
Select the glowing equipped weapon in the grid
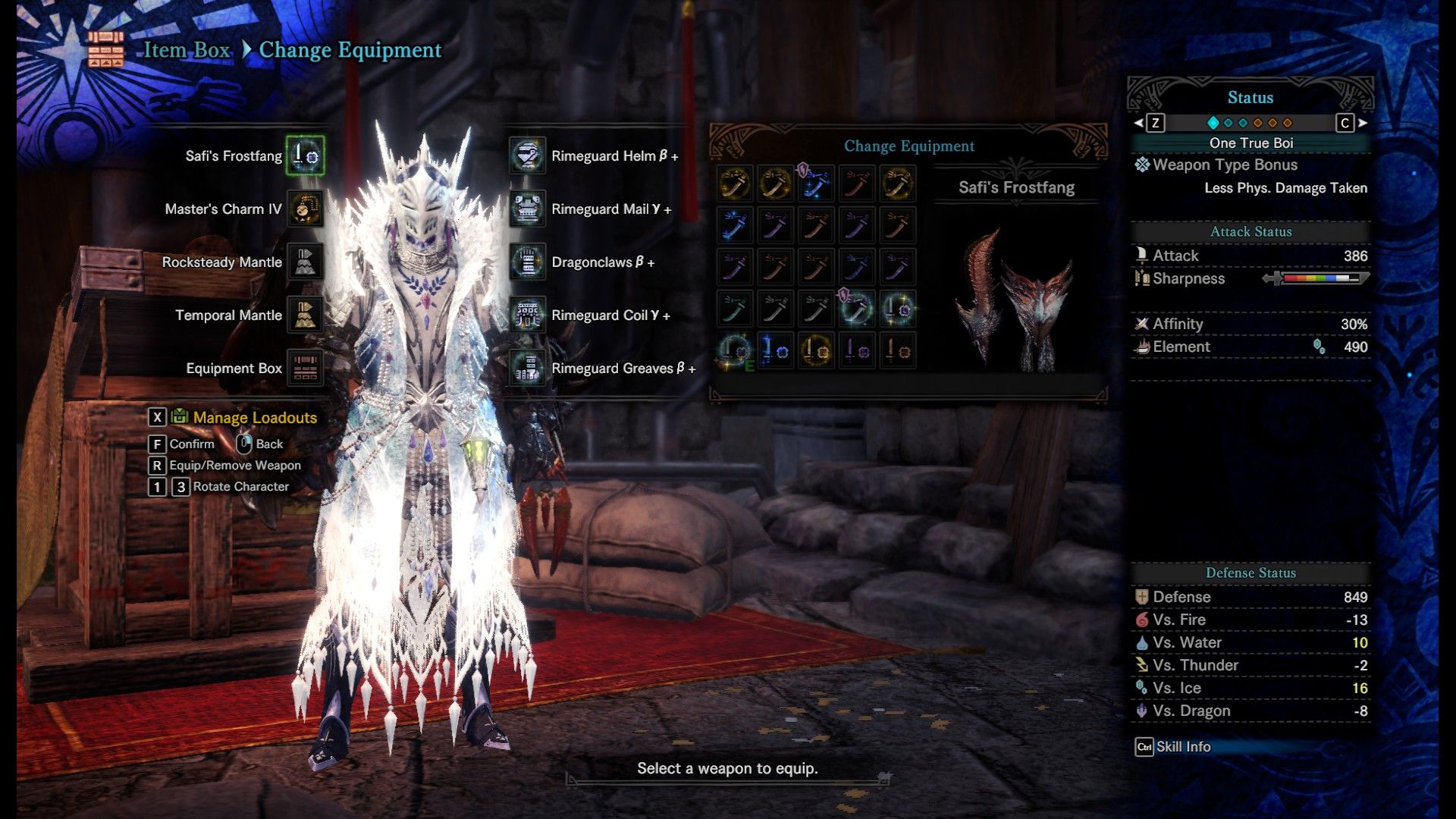click(734, 350)
